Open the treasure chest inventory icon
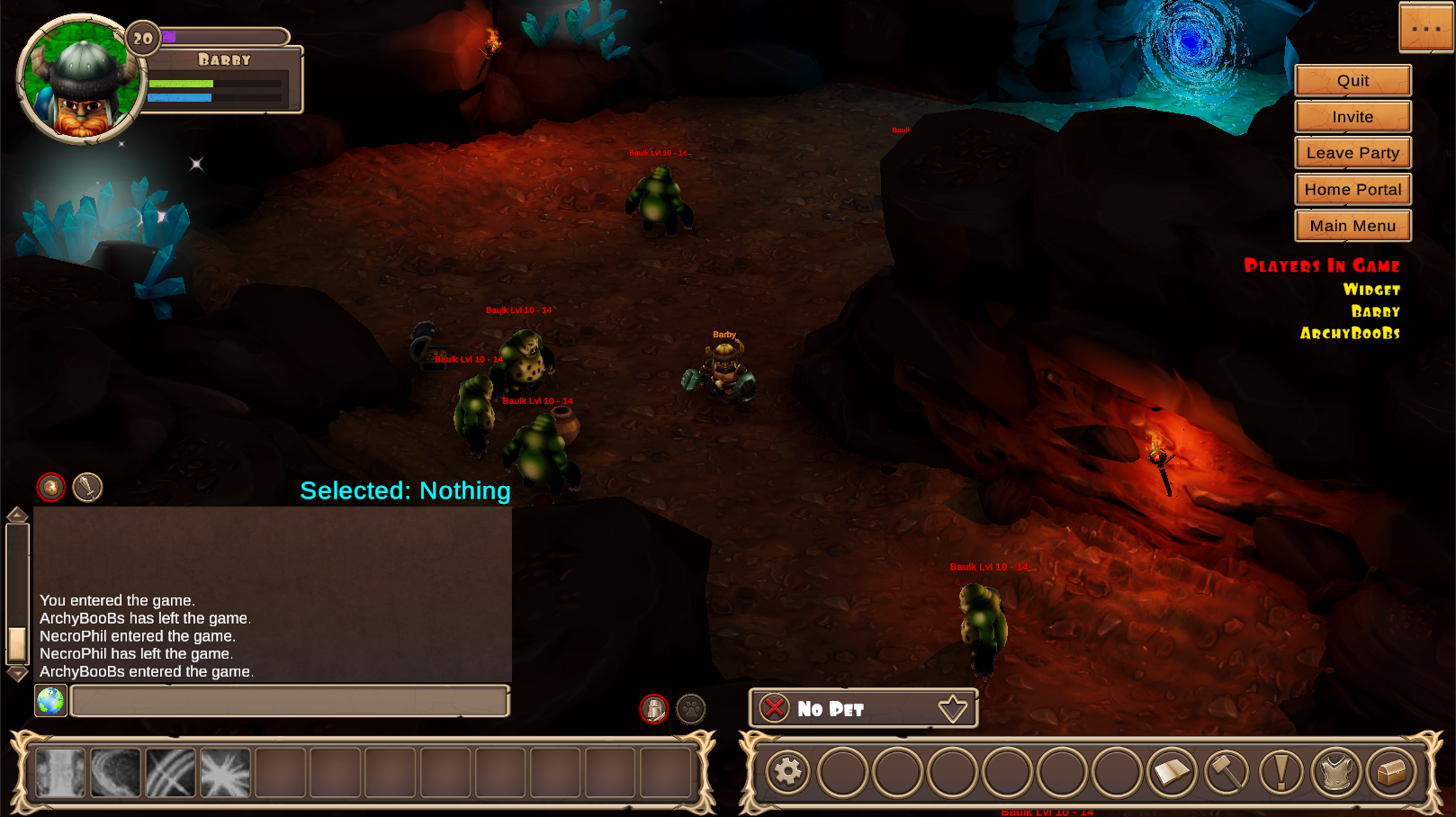The height and width of the screenshot is (817, 1456). 1391,772
